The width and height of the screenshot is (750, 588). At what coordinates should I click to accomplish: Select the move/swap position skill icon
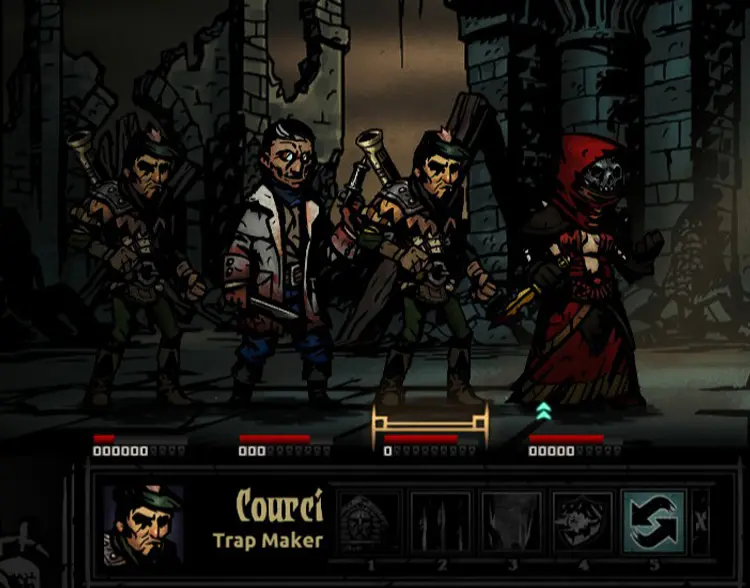coord(653,522)
